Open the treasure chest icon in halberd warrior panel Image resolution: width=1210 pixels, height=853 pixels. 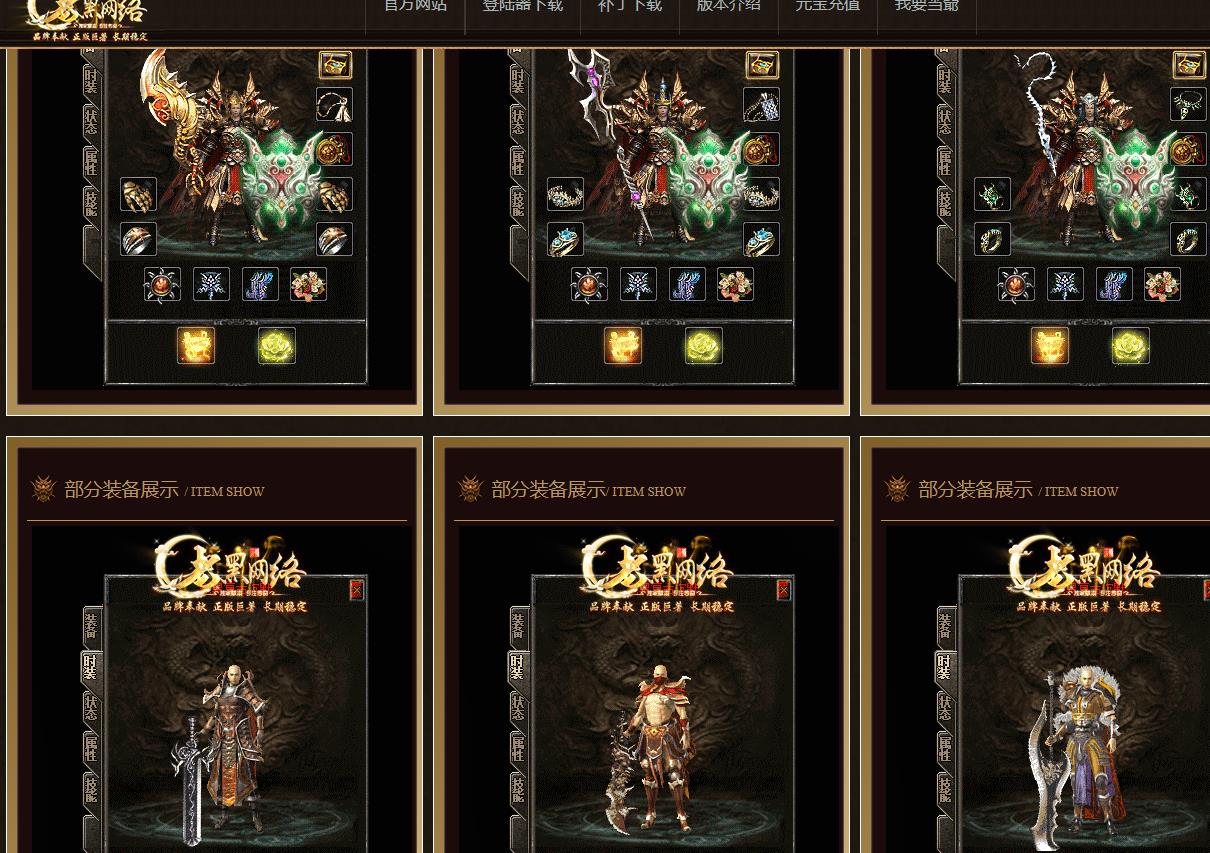(762, 65)
